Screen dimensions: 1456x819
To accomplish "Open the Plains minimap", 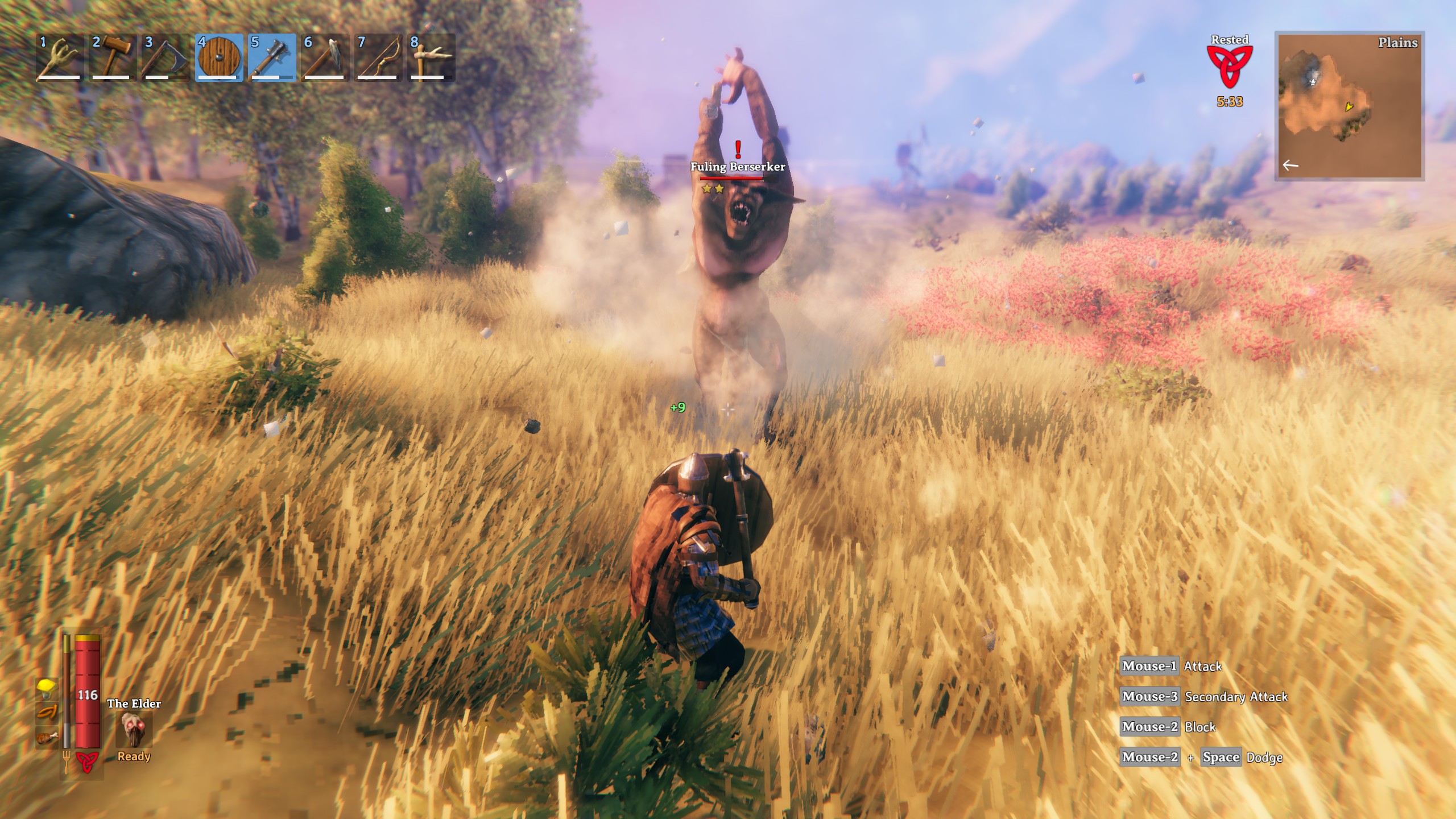I will [x=1349, y=106].
